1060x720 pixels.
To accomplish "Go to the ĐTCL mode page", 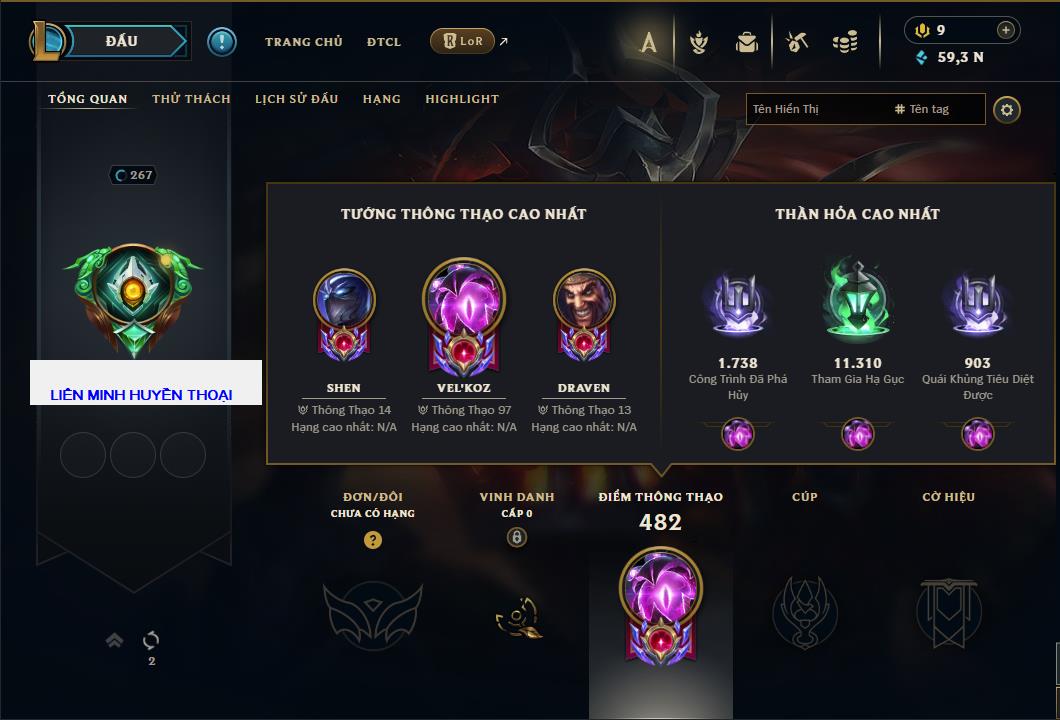I will pos(383,42).
